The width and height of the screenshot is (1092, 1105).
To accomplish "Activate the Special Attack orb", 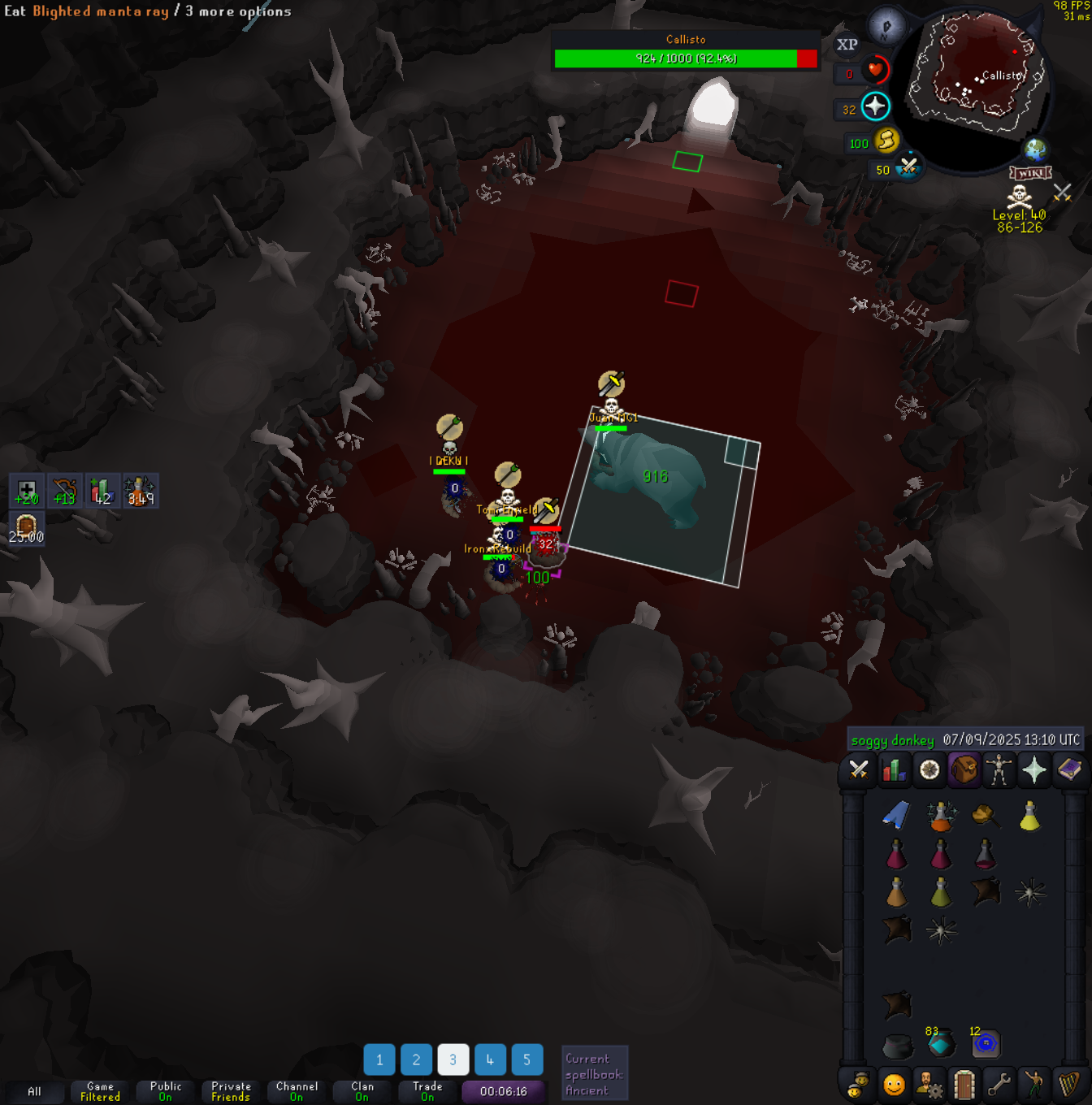I will click(x=908, y=168).
